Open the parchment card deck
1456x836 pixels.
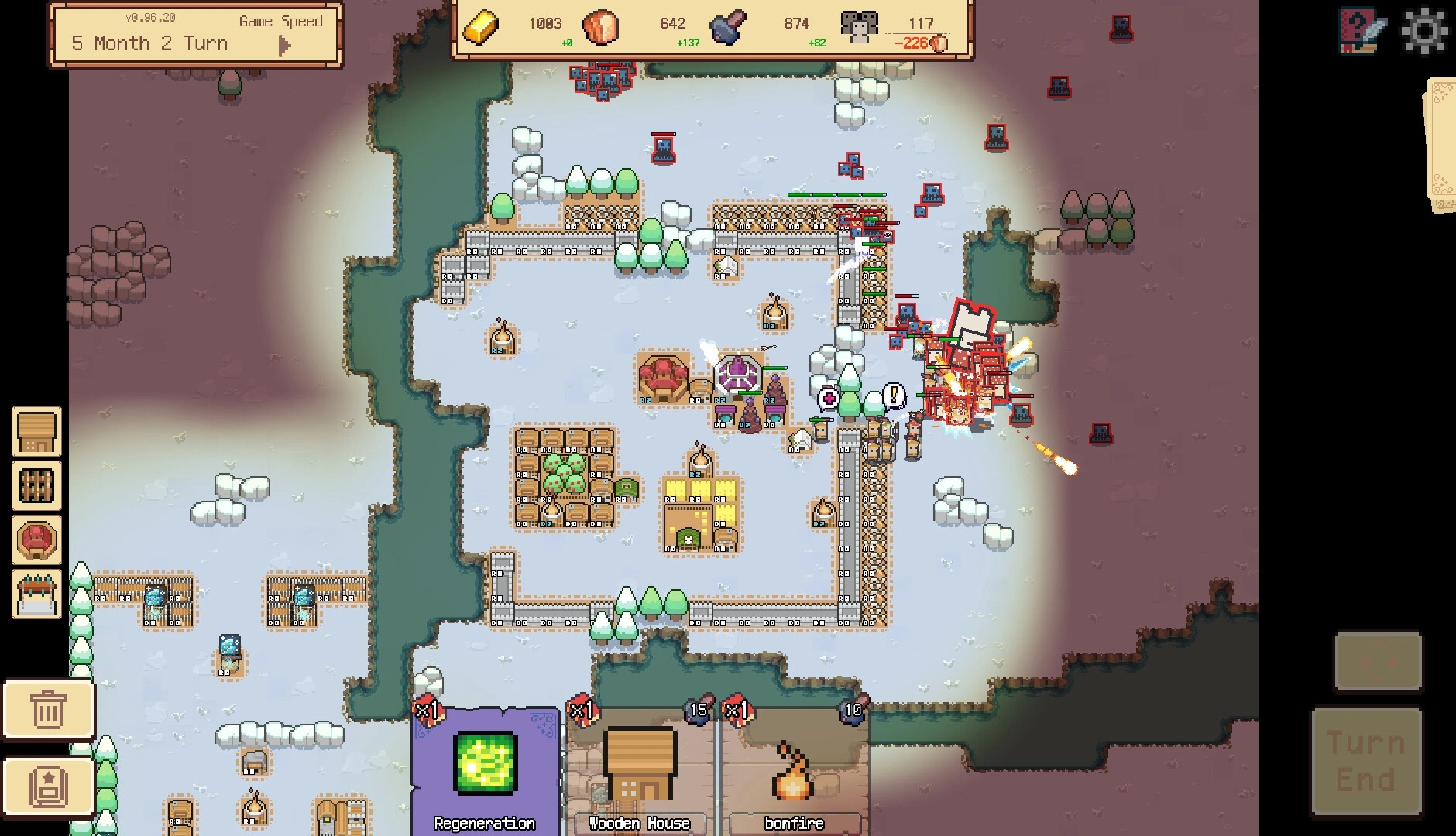(x=1441, y=146)
